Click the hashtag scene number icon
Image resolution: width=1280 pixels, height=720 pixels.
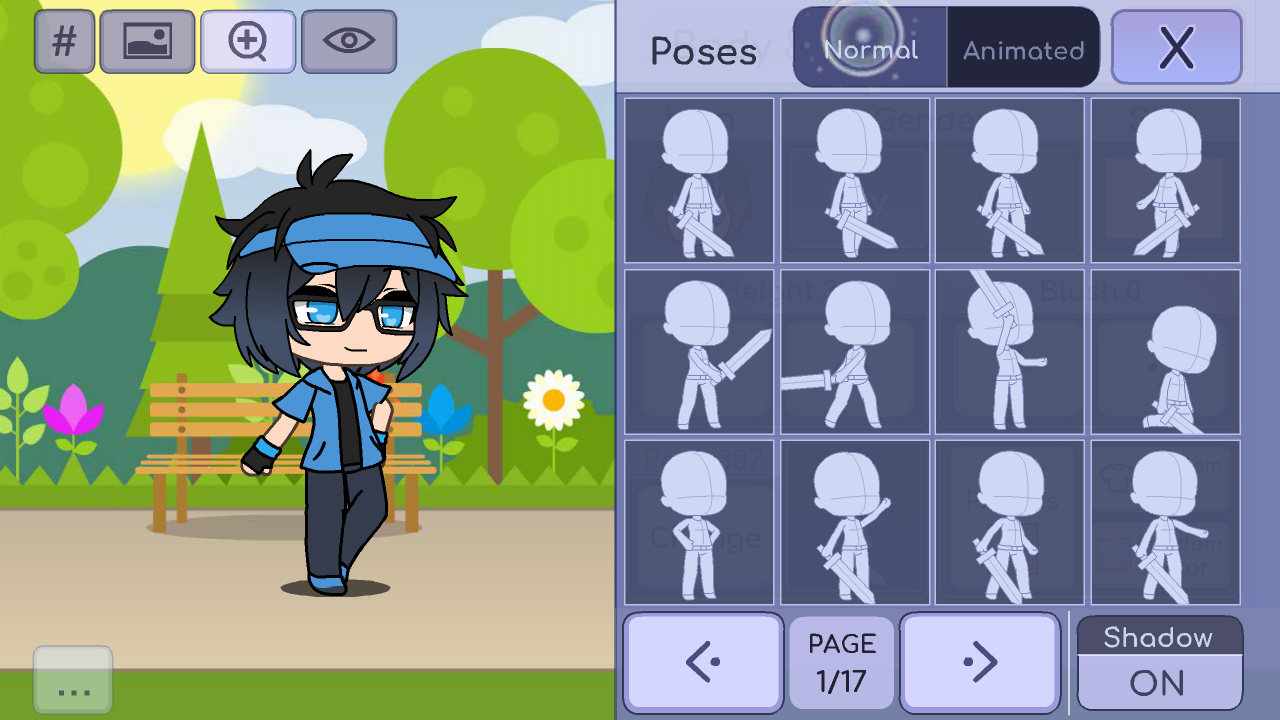64,41
